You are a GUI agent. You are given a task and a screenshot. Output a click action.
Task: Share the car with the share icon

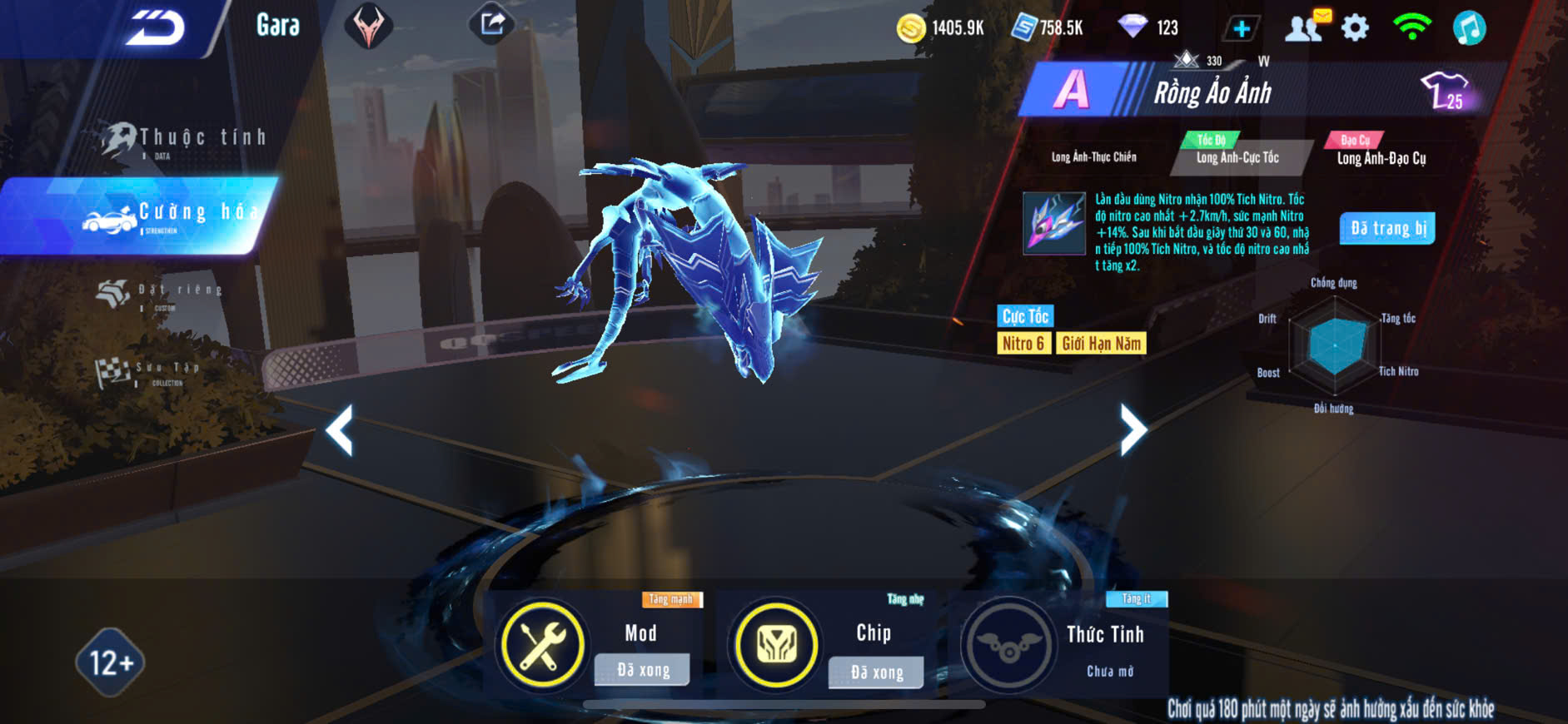[x=492, y=24]
